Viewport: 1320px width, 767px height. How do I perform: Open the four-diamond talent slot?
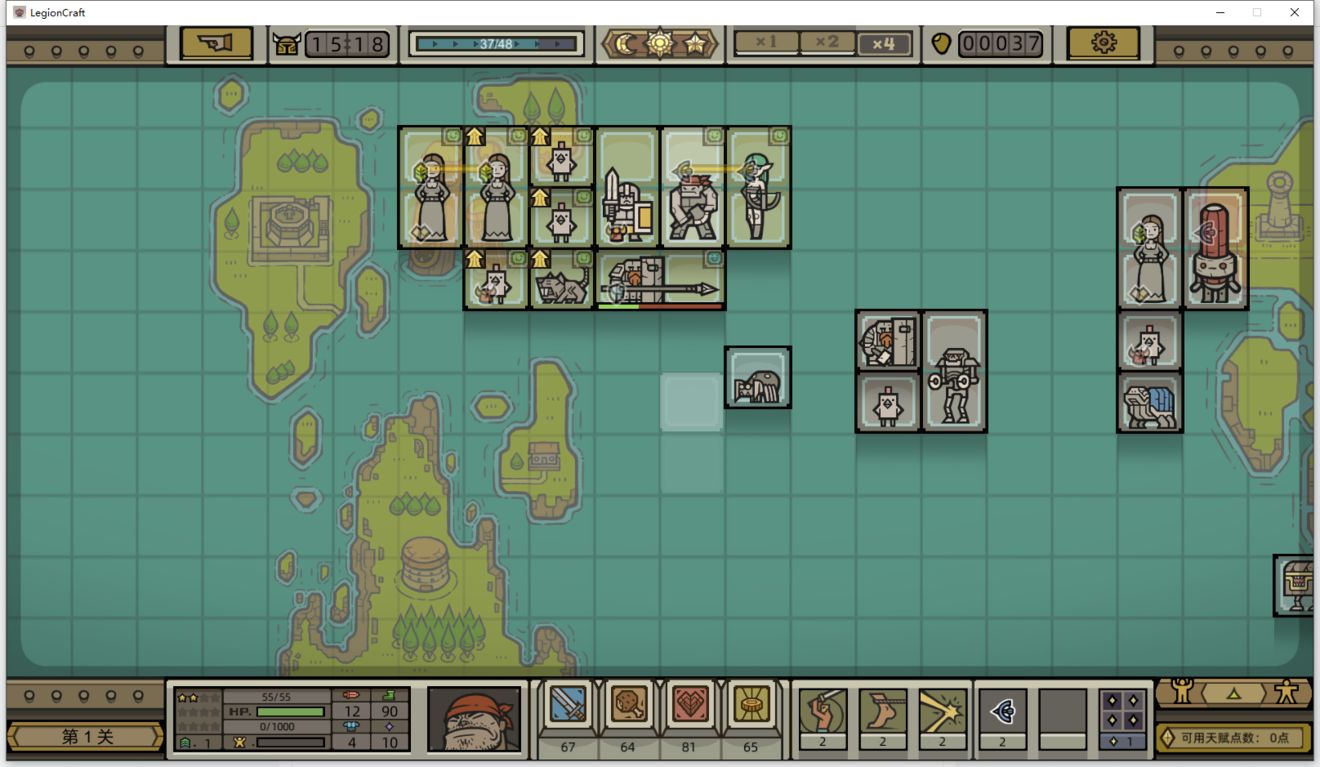(1122, 711)
